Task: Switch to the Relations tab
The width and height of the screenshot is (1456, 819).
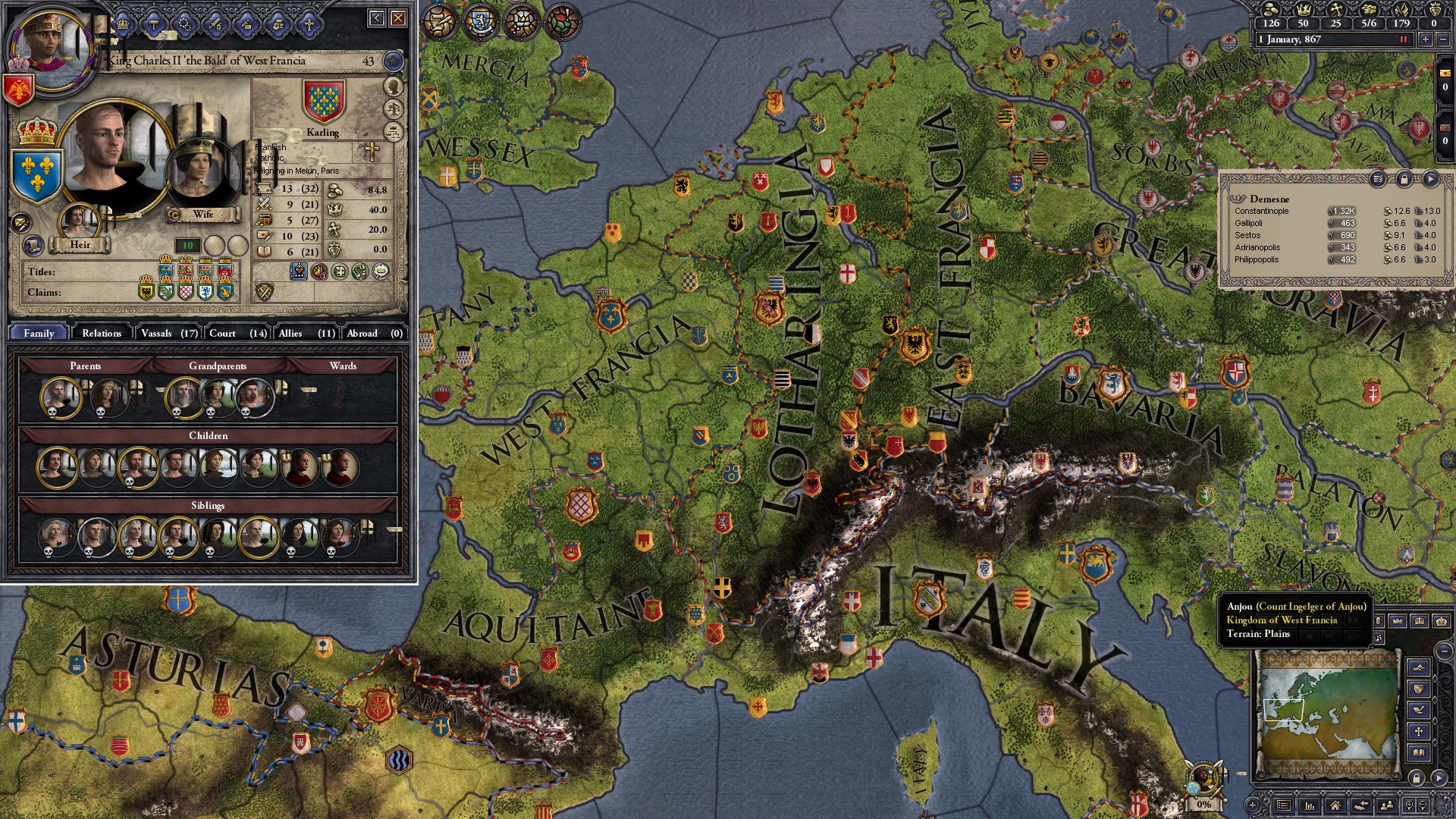Action: click(102, 333)
